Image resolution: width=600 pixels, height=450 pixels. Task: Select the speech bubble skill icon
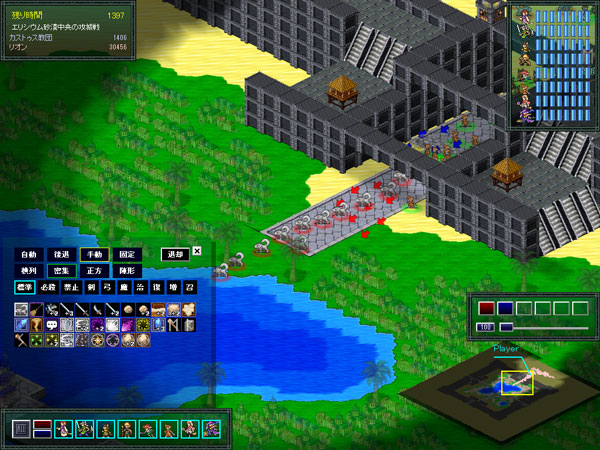pos(51,325)
